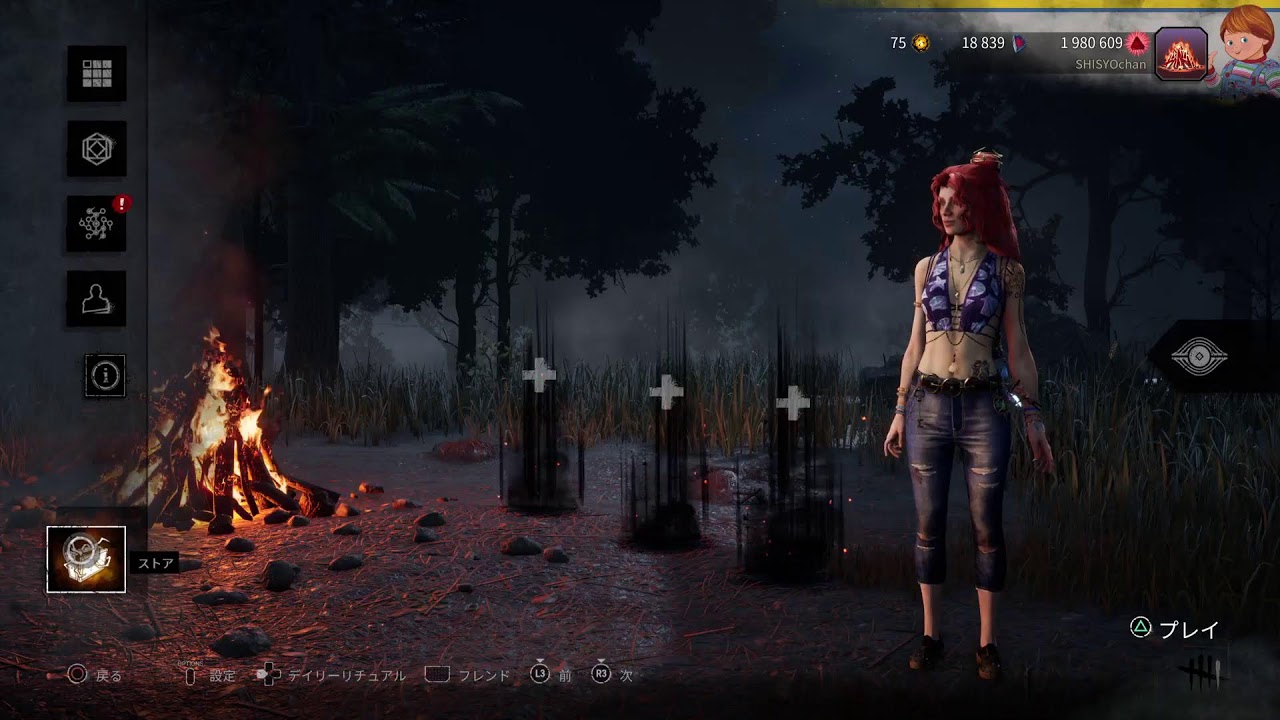This screenshot has width=1280, height=720.
Task: Open the circled info icon
Action: [x=105, y=375]
